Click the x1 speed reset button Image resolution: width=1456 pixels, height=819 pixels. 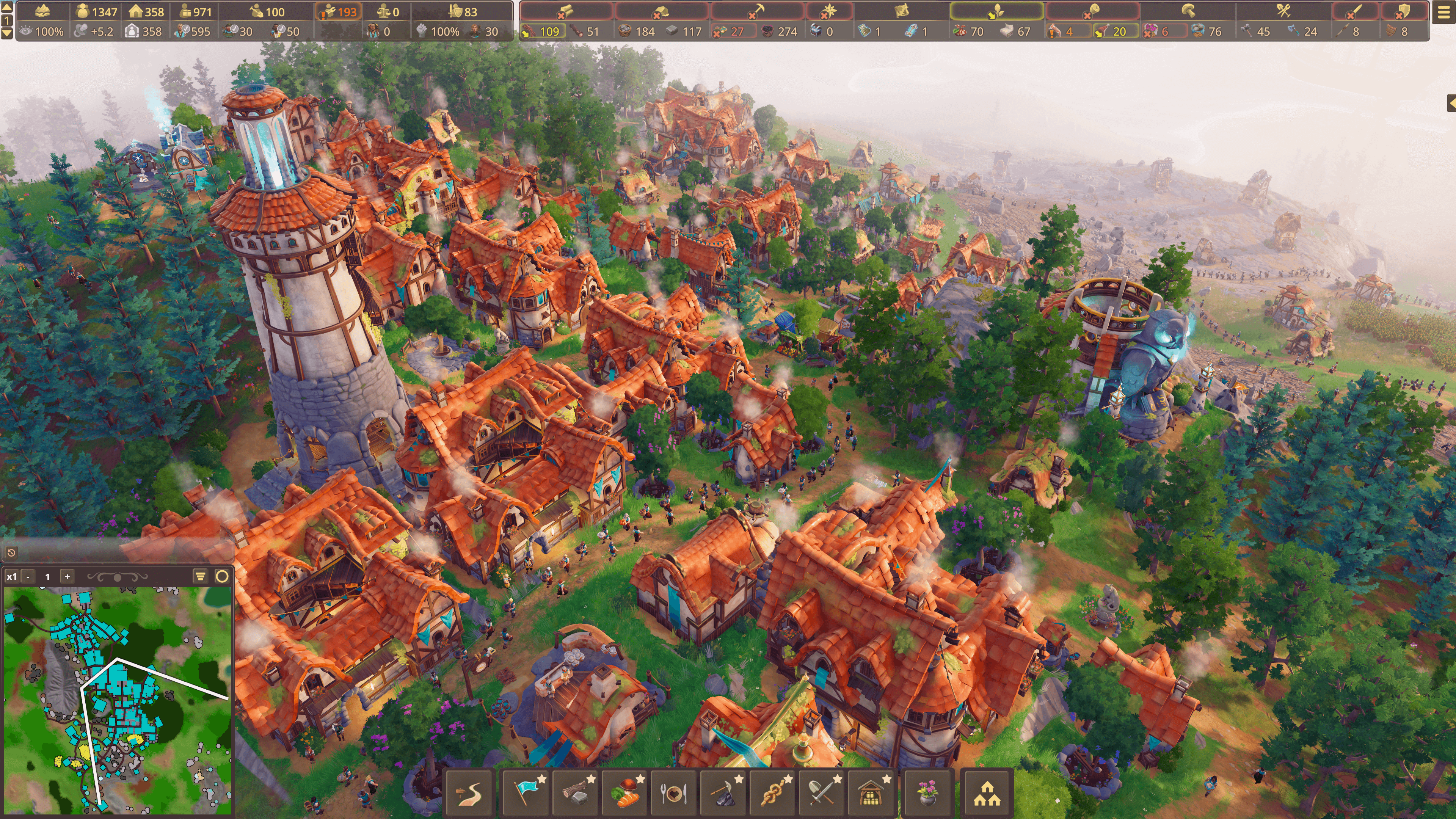pyautogui.click(x=11, y=576)
